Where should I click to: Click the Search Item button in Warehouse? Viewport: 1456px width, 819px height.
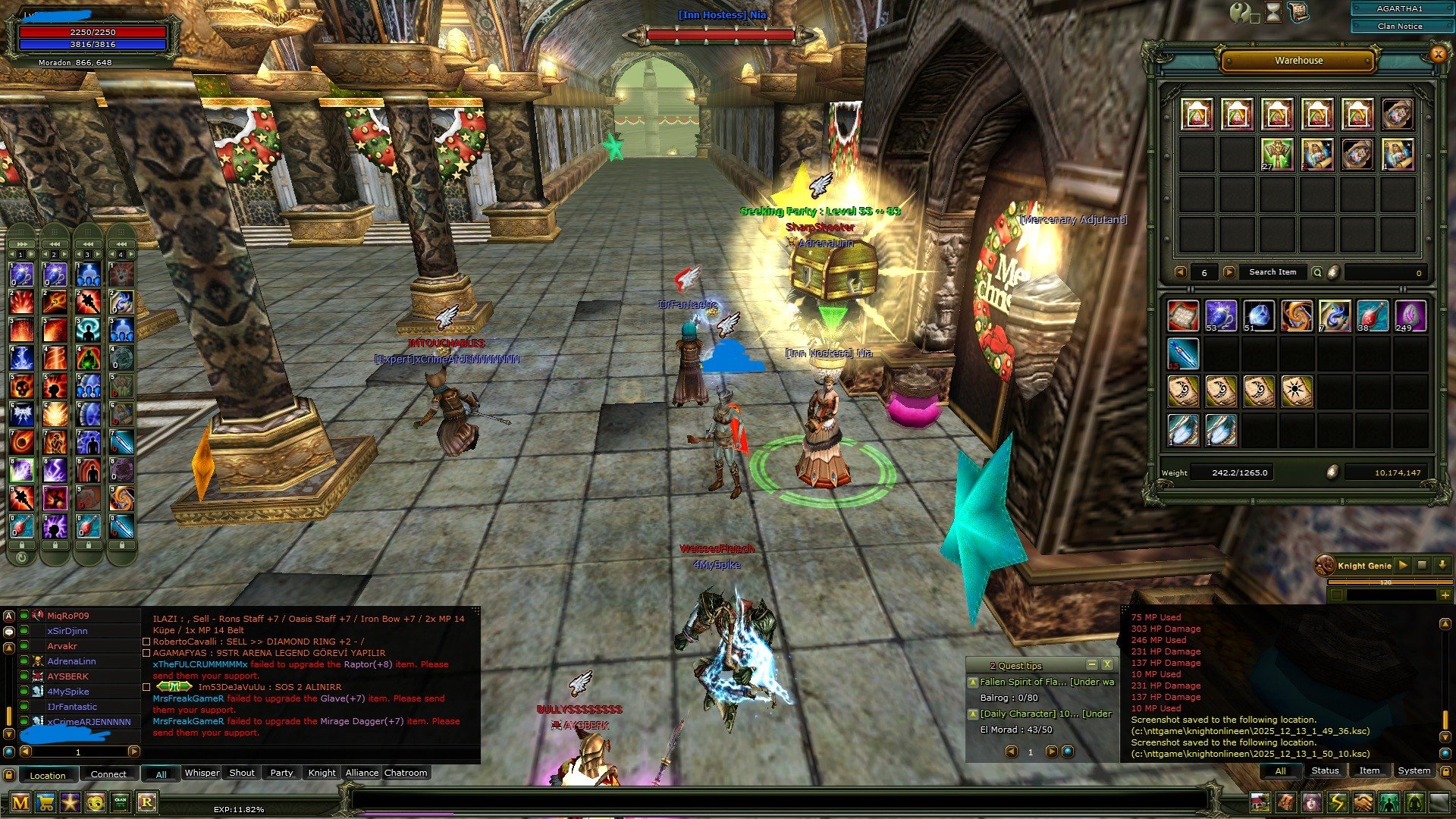coord(1273,272)
